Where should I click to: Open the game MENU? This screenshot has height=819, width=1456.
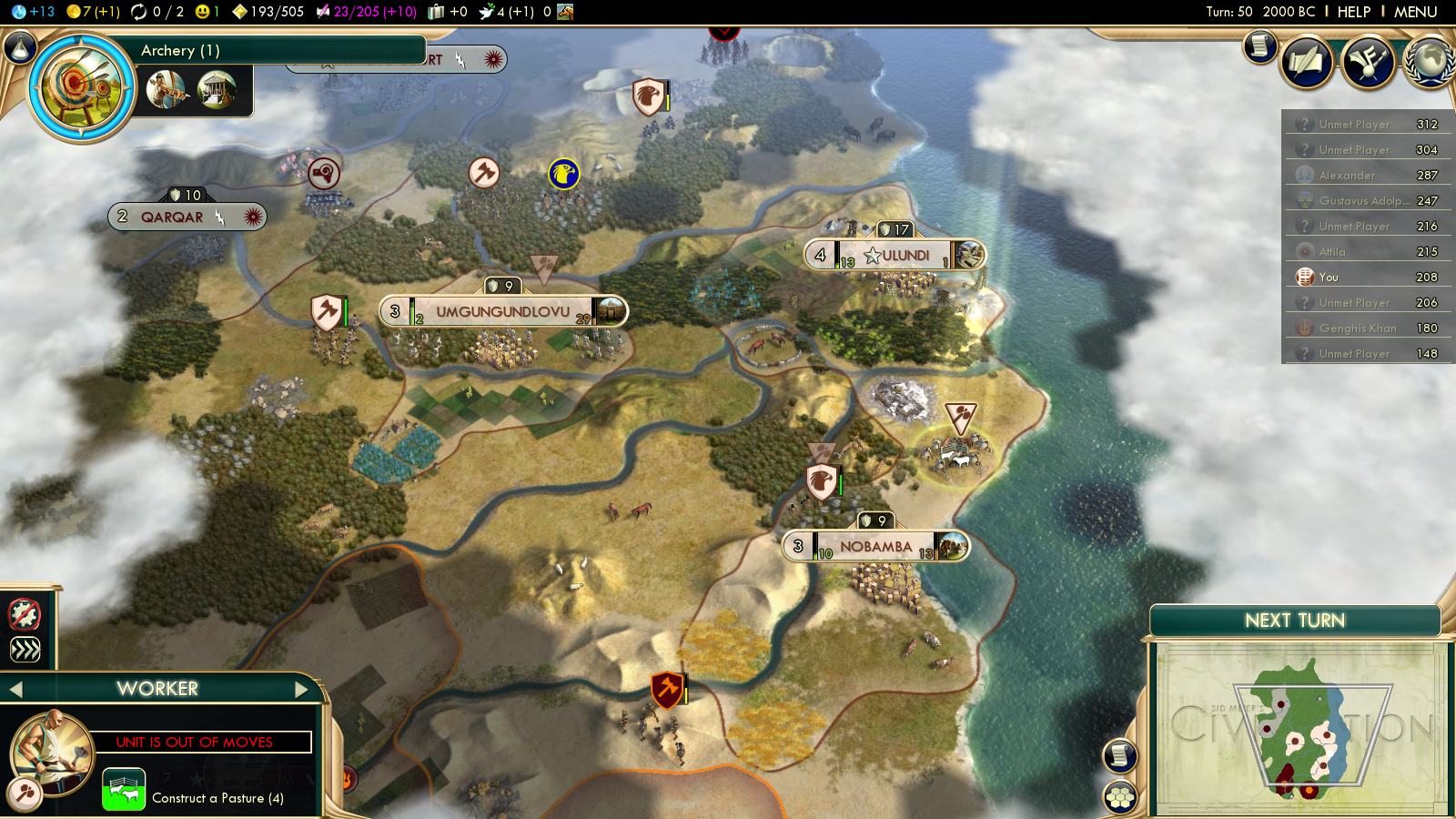pyautogui.click(x=1415, y=12)
